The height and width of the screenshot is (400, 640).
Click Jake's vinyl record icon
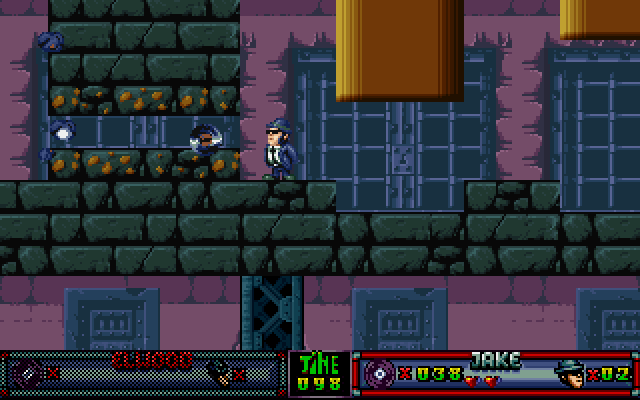(x=380, y=374)
